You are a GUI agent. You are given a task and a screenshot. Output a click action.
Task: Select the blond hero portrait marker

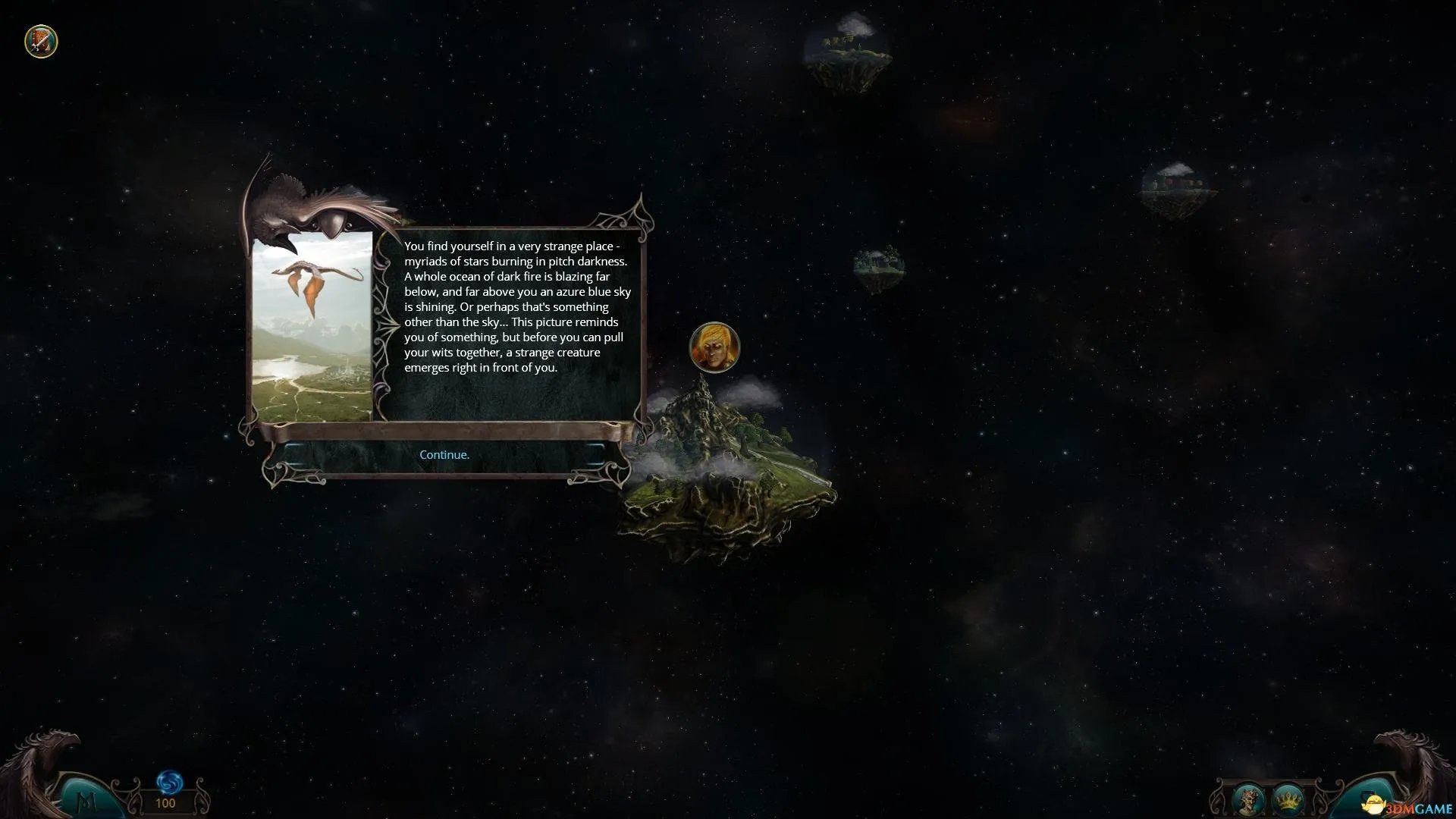click(714, 347)
